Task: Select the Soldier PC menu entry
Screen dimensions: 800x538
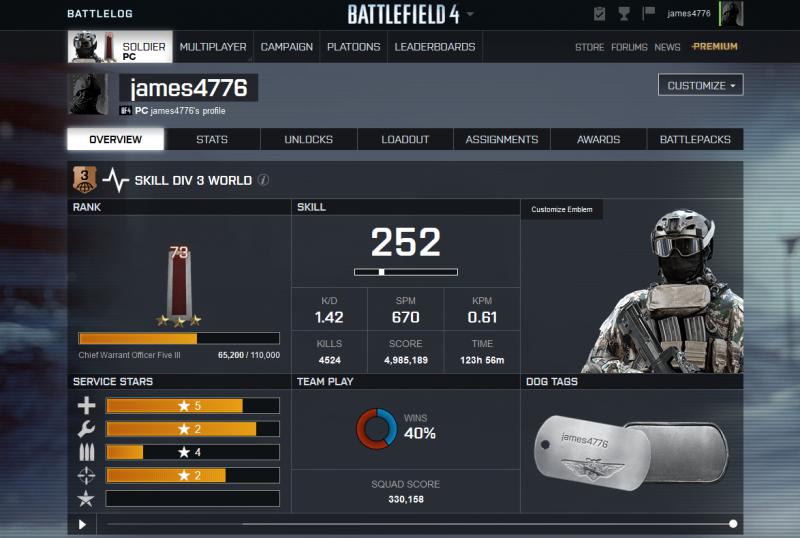Action: tap(119, 47)
